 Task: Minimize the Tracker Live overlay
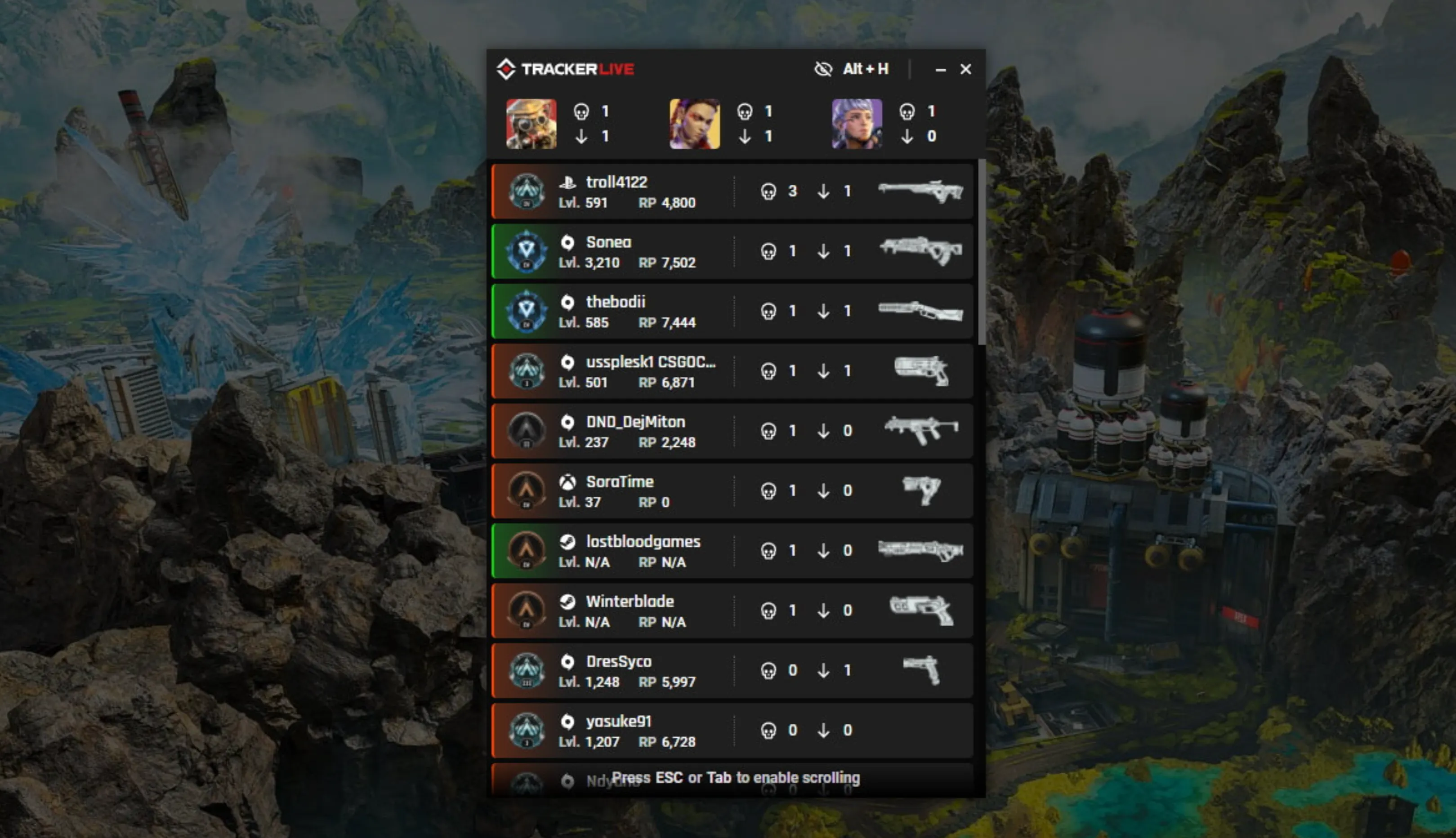coord(940,68)
